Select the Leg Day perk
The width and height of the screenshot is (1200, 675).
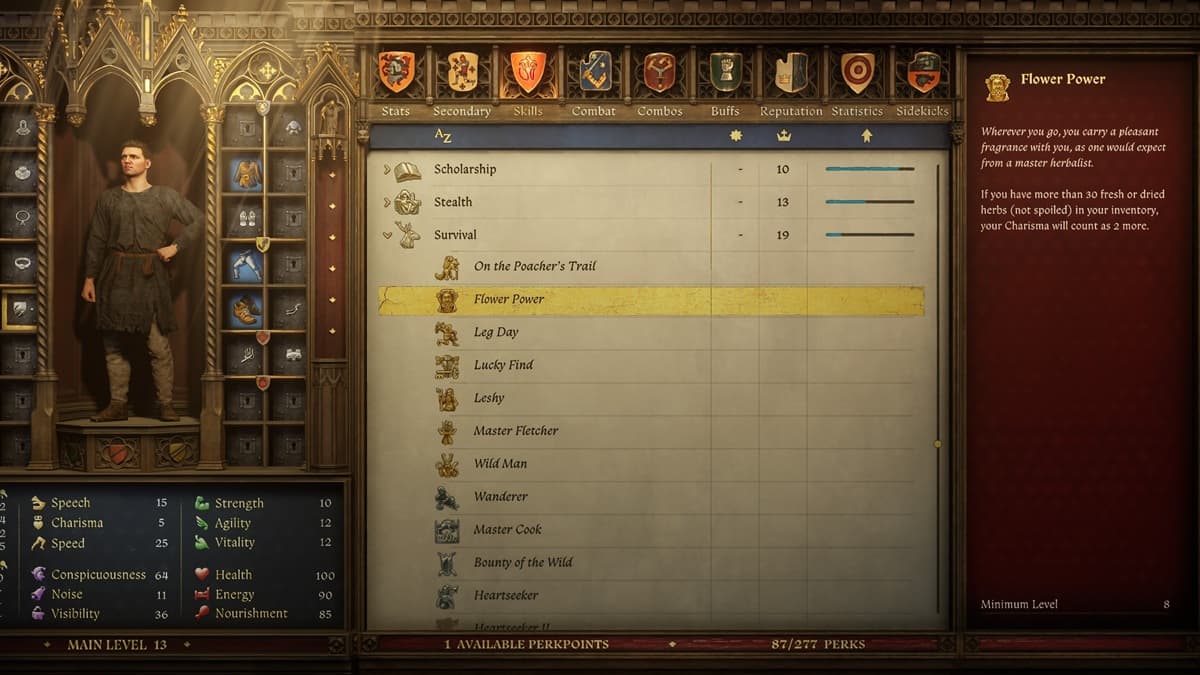coord(496,332)
